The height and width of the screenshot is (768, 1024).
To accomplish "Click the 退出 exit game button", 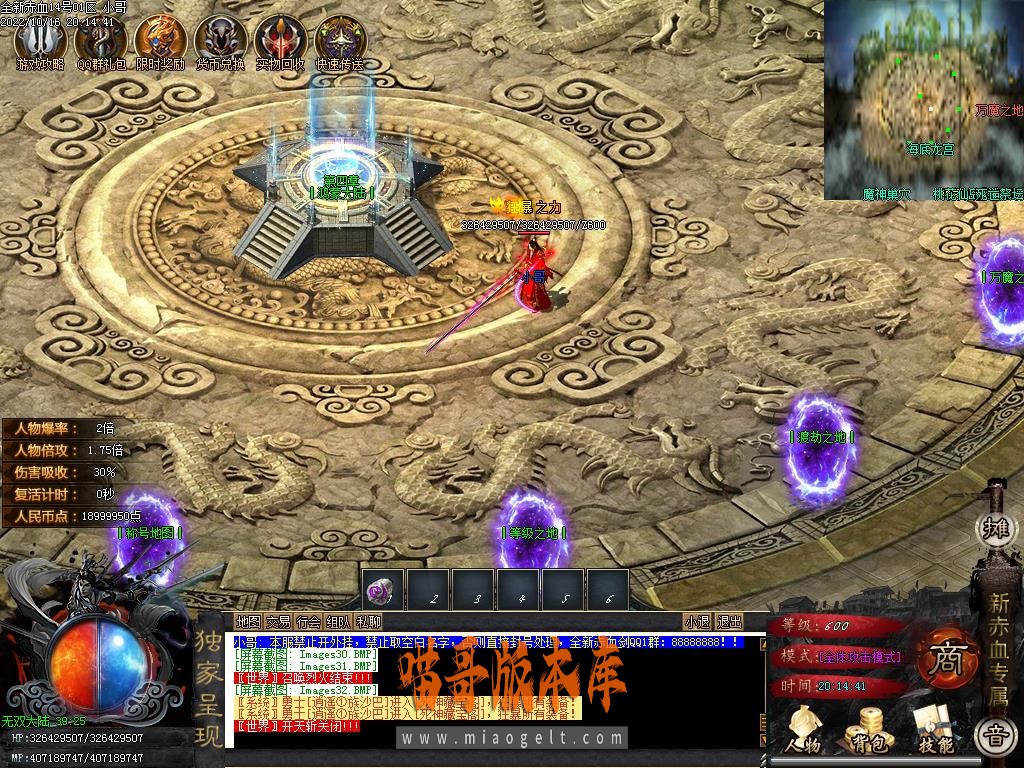I will (x=730, y=622).
